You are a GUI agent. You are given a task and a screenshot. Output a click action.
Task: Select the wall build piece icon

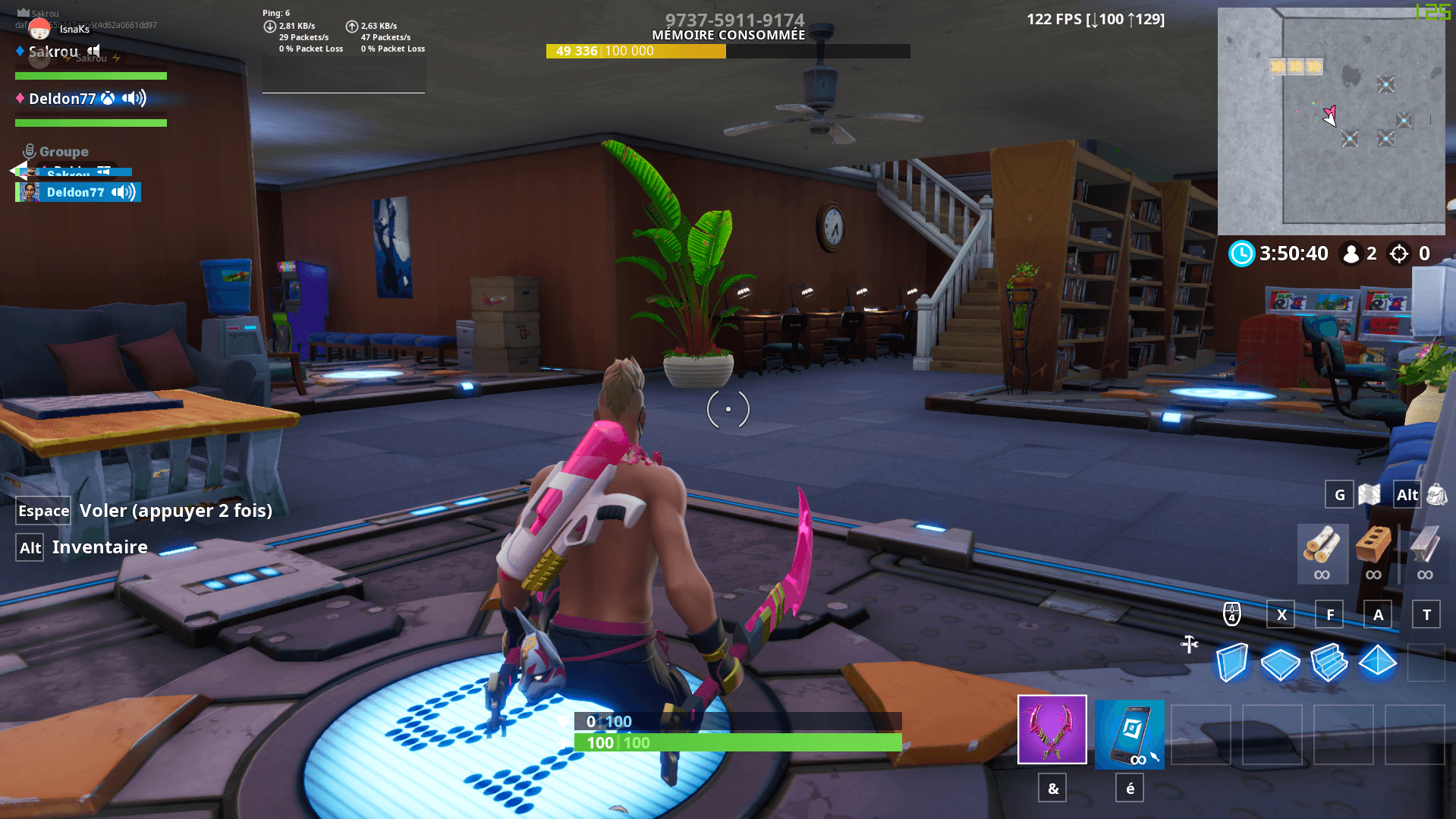pos(1233,662)
